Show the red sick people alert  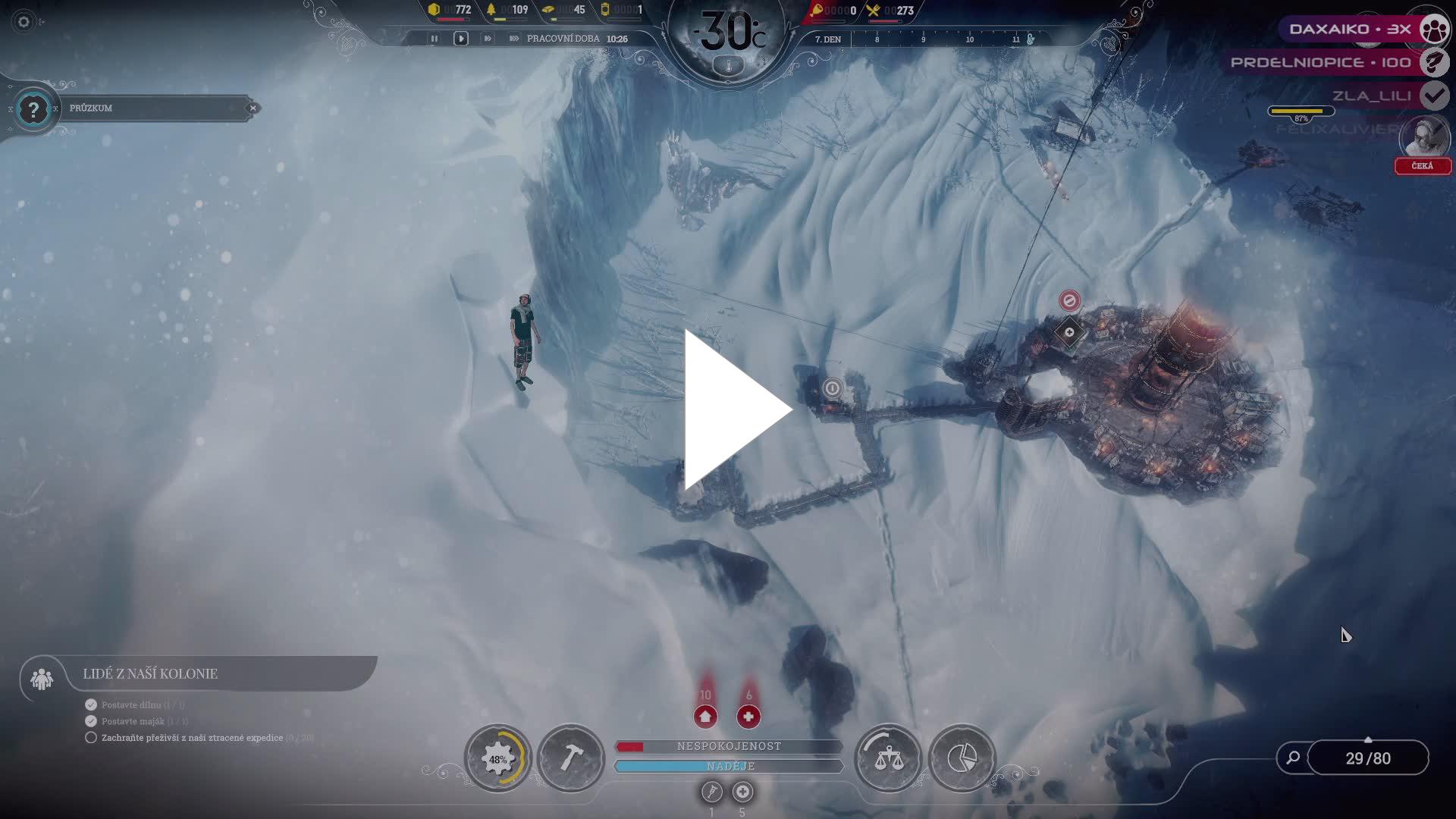click(748, 716)
